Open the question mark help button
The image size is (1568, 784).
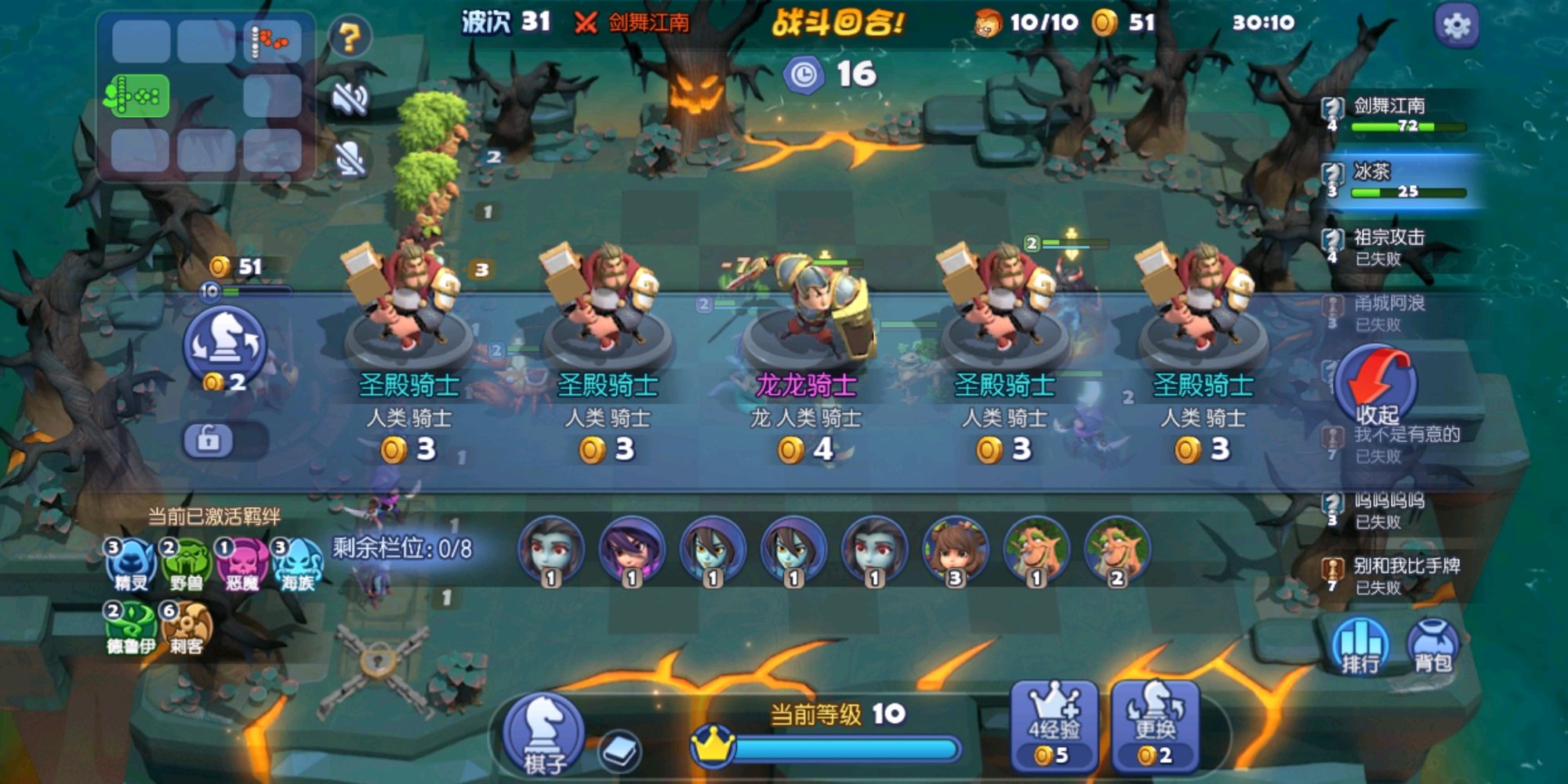pos(350,37)
